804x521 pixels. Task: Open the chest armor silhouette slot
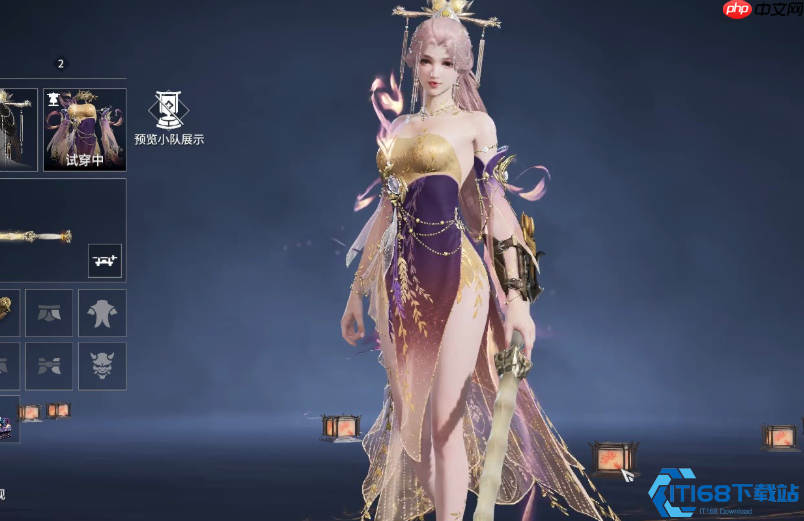102,313
